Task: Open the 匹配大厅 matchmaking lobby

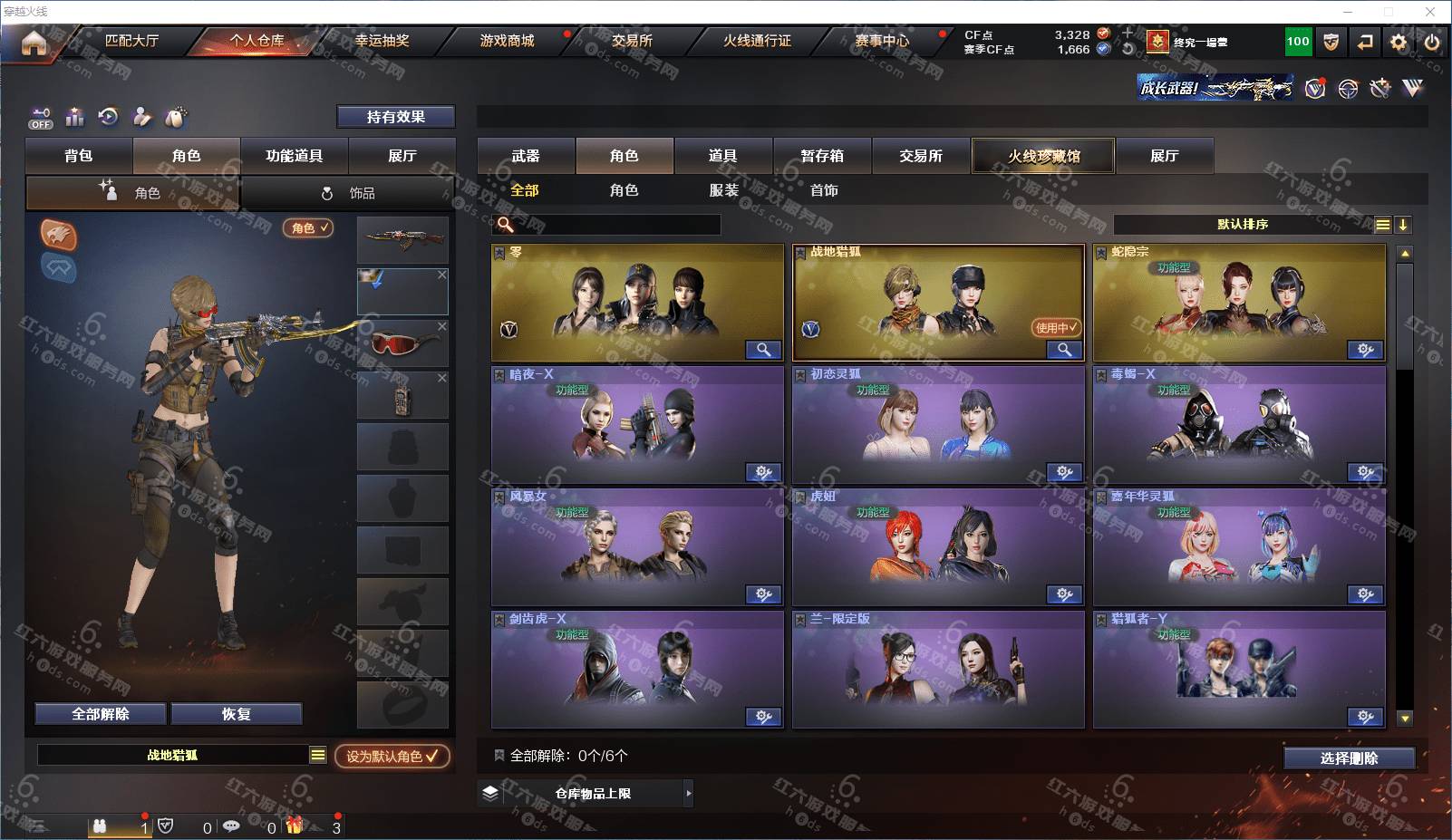Action: click(x=131, y=41)
